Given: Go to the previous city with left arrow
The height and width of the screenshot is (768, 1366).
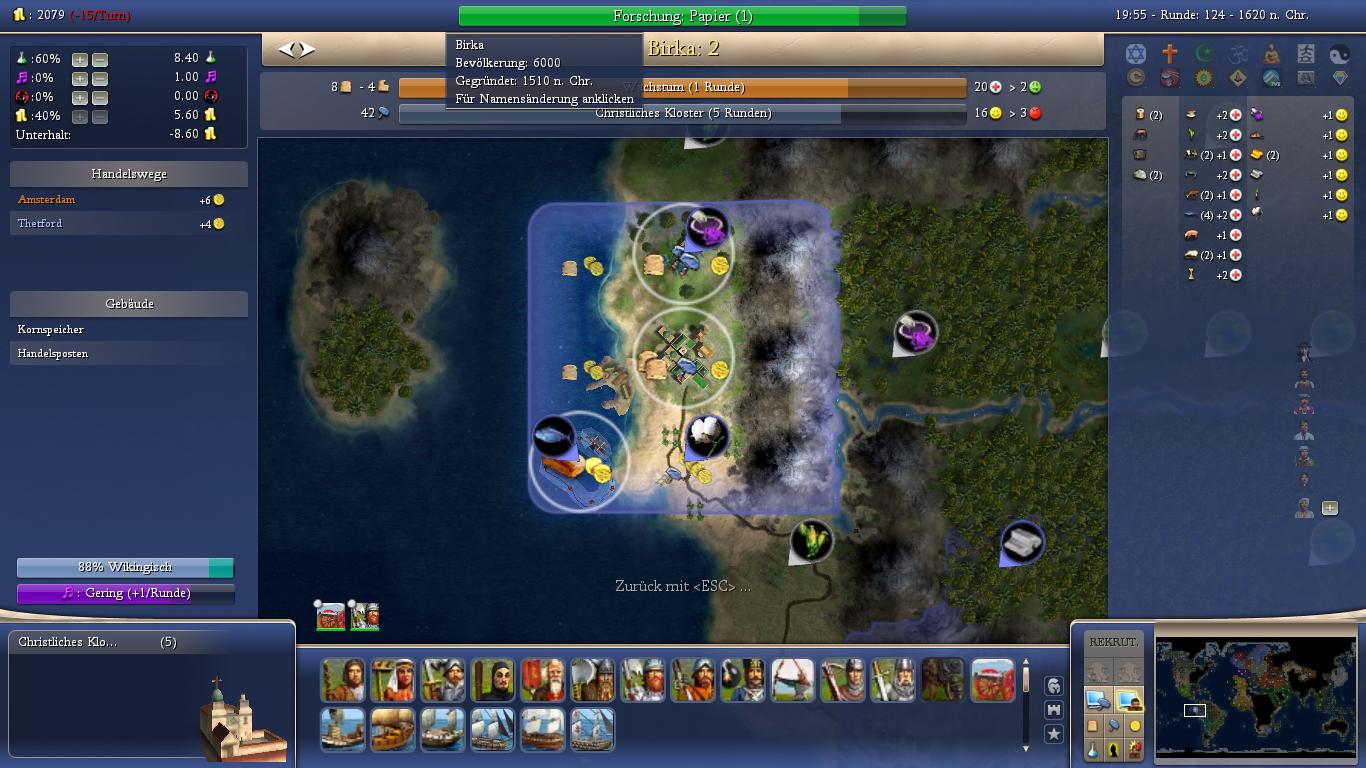Looking at the screenshot, I should [x=285, y=49].
